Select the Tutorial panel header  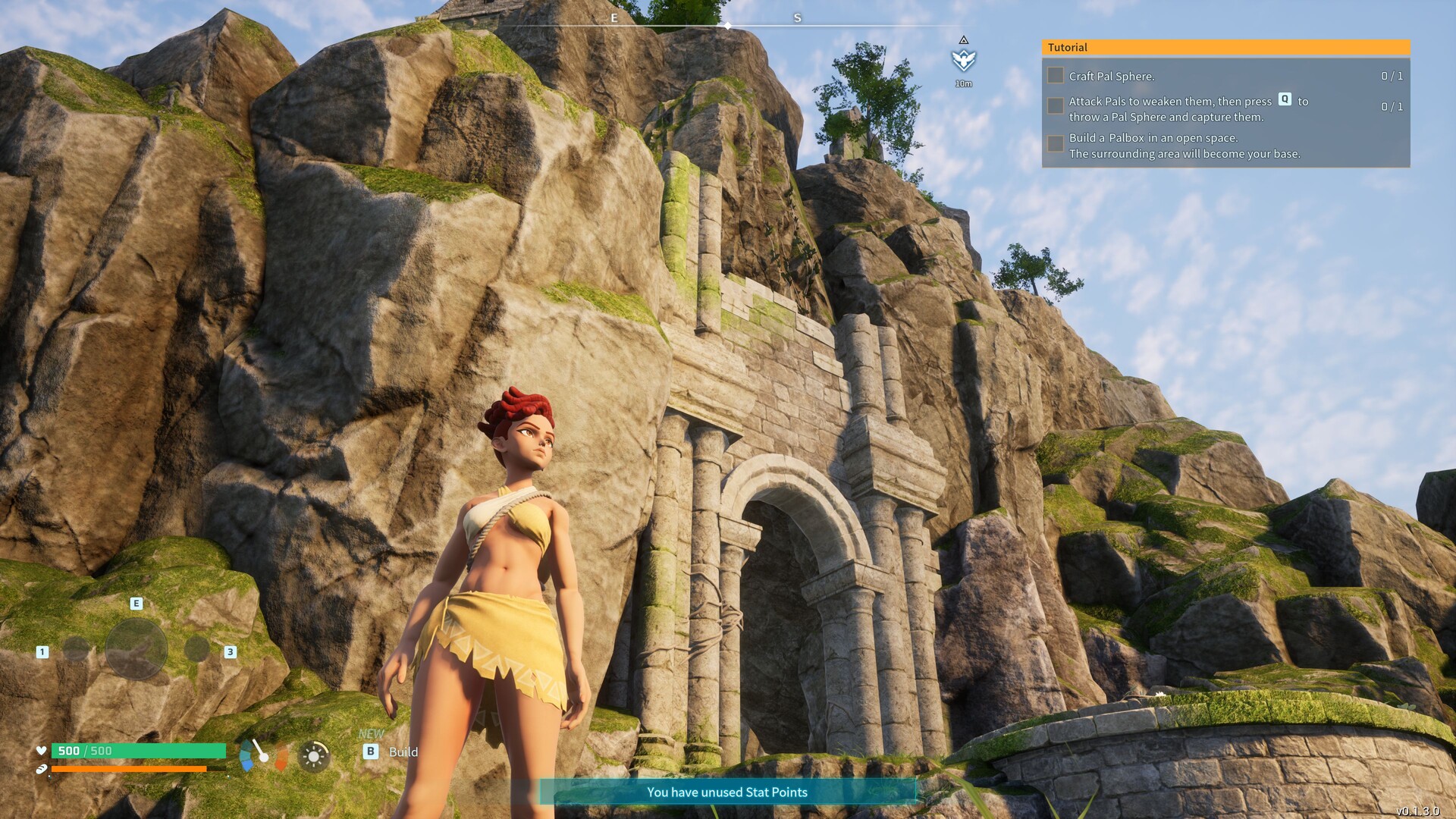(1225, 47)
